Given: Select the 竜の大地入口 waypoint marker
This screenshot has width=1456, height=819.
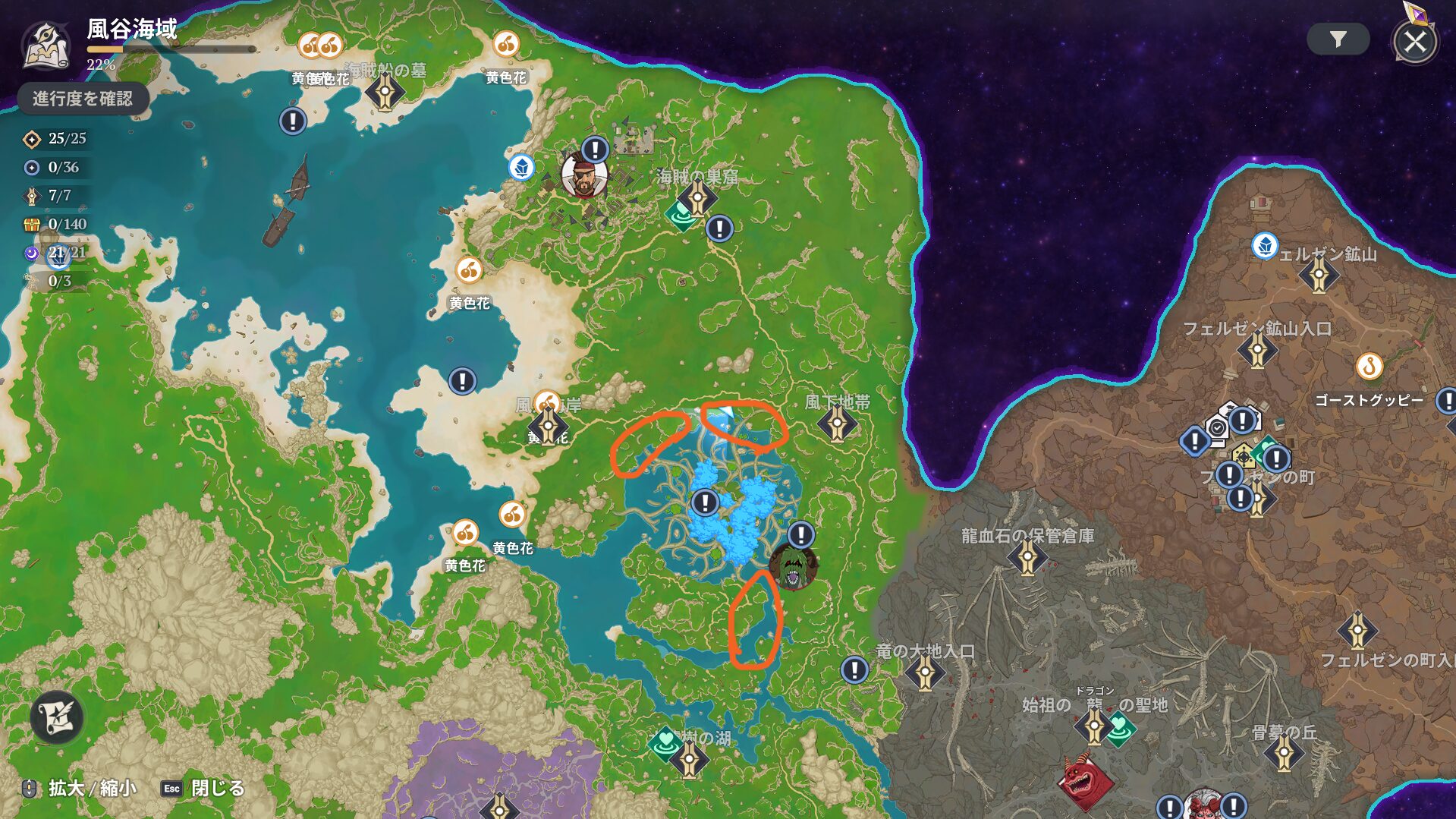Looking at the screenshot, I should (925, 672).
